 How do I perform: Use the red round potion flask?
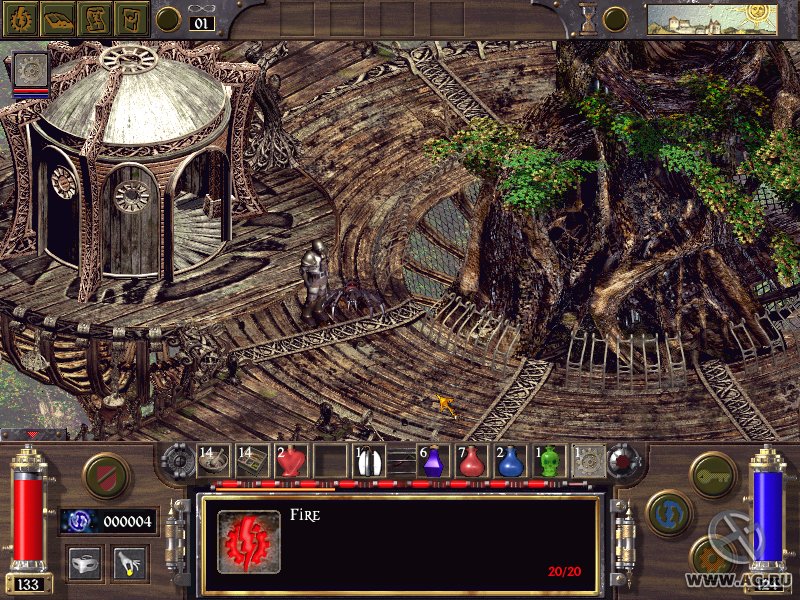click(472, 462)
